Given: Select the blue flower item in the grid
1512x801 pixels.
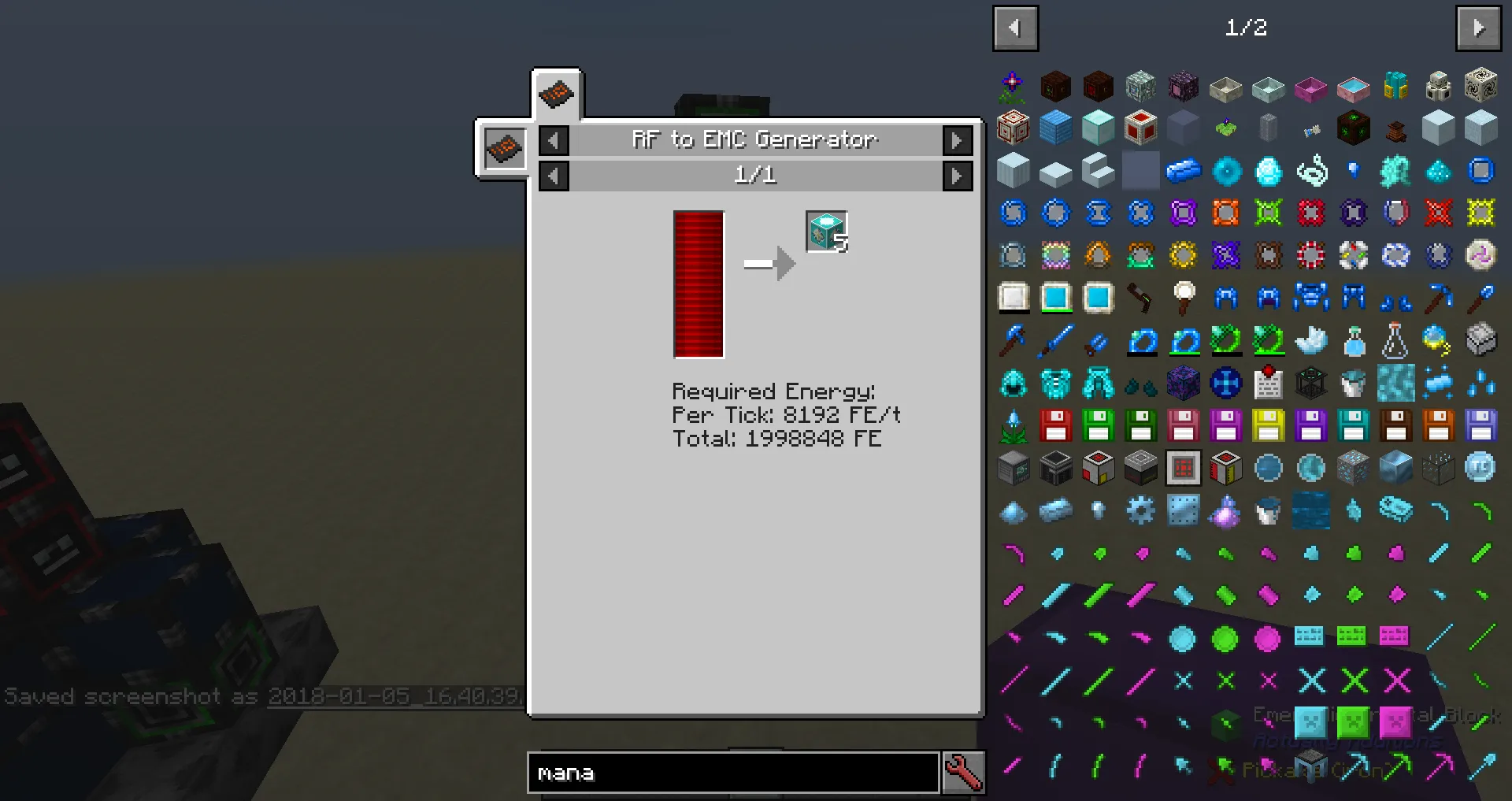Looking at the screenshot, I should pyautogui.click(x=1013, y=426).
